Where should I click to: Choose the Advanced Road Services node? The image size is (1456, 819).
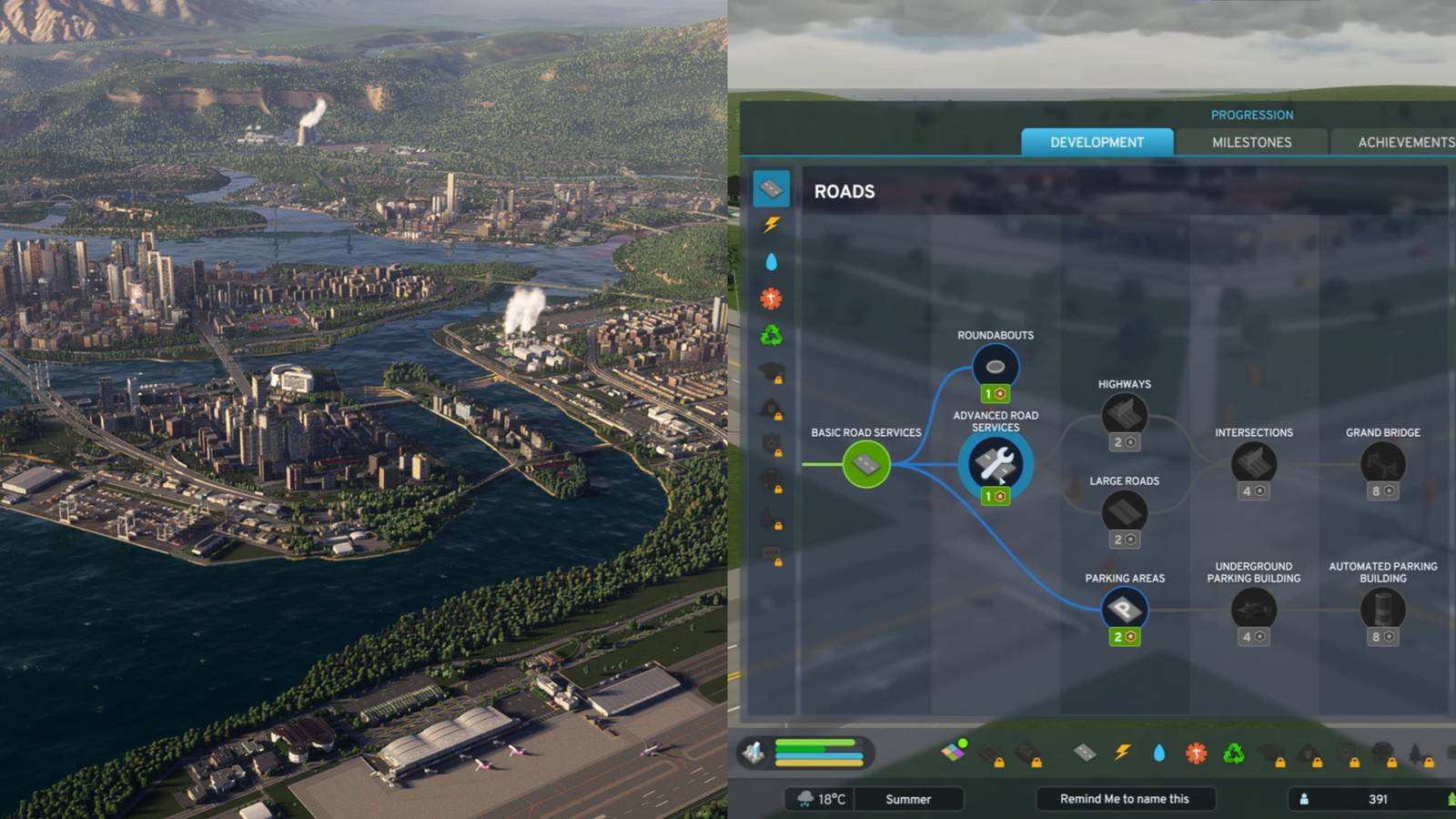point(996,464)
